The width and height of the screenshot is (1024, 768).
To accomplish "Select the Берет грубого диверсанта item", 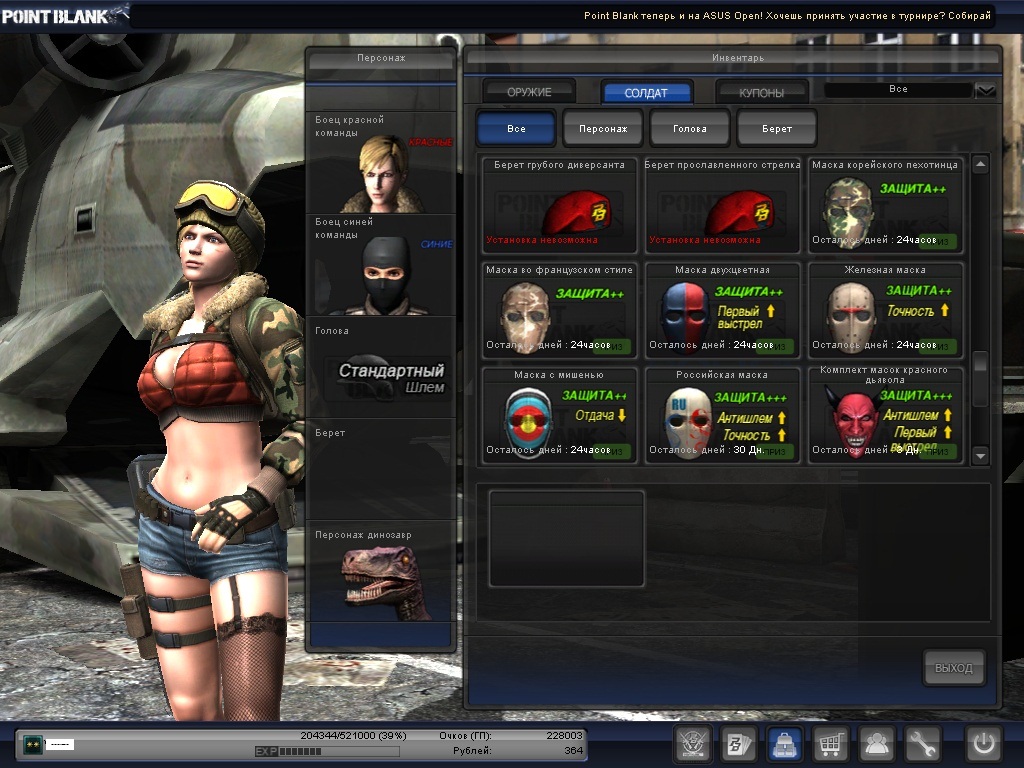I will 560,205.
